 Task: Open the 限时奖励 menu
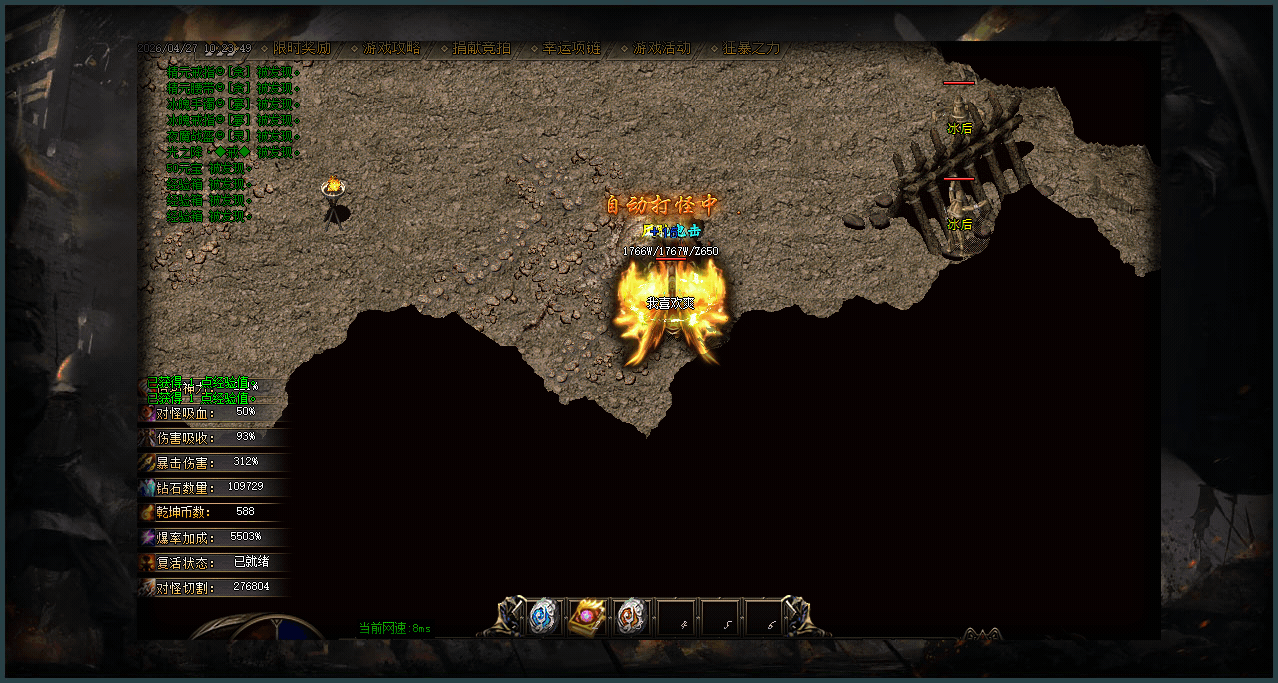point(301,48)
